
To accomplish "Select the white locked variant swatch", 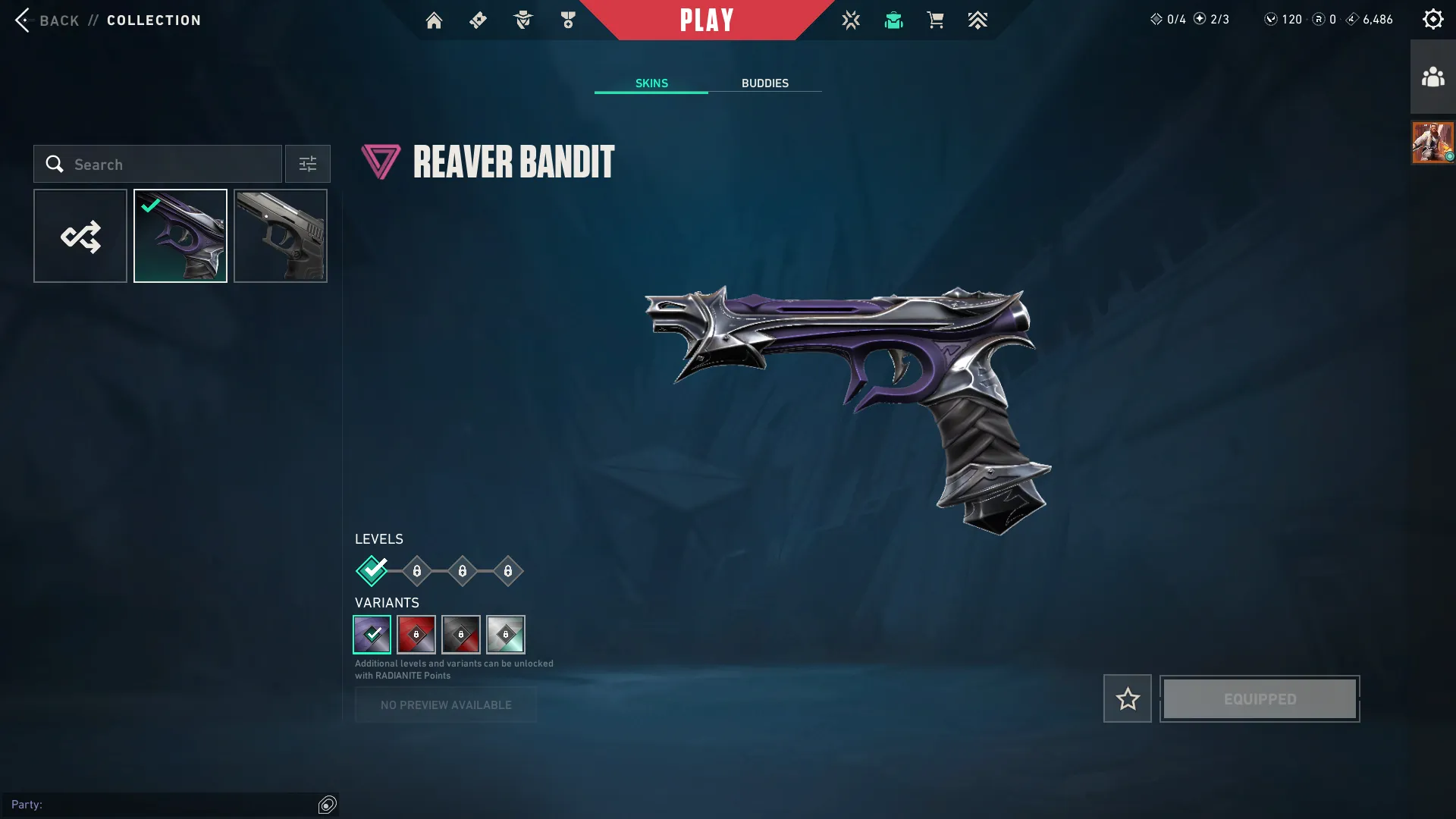I will 506,635.
